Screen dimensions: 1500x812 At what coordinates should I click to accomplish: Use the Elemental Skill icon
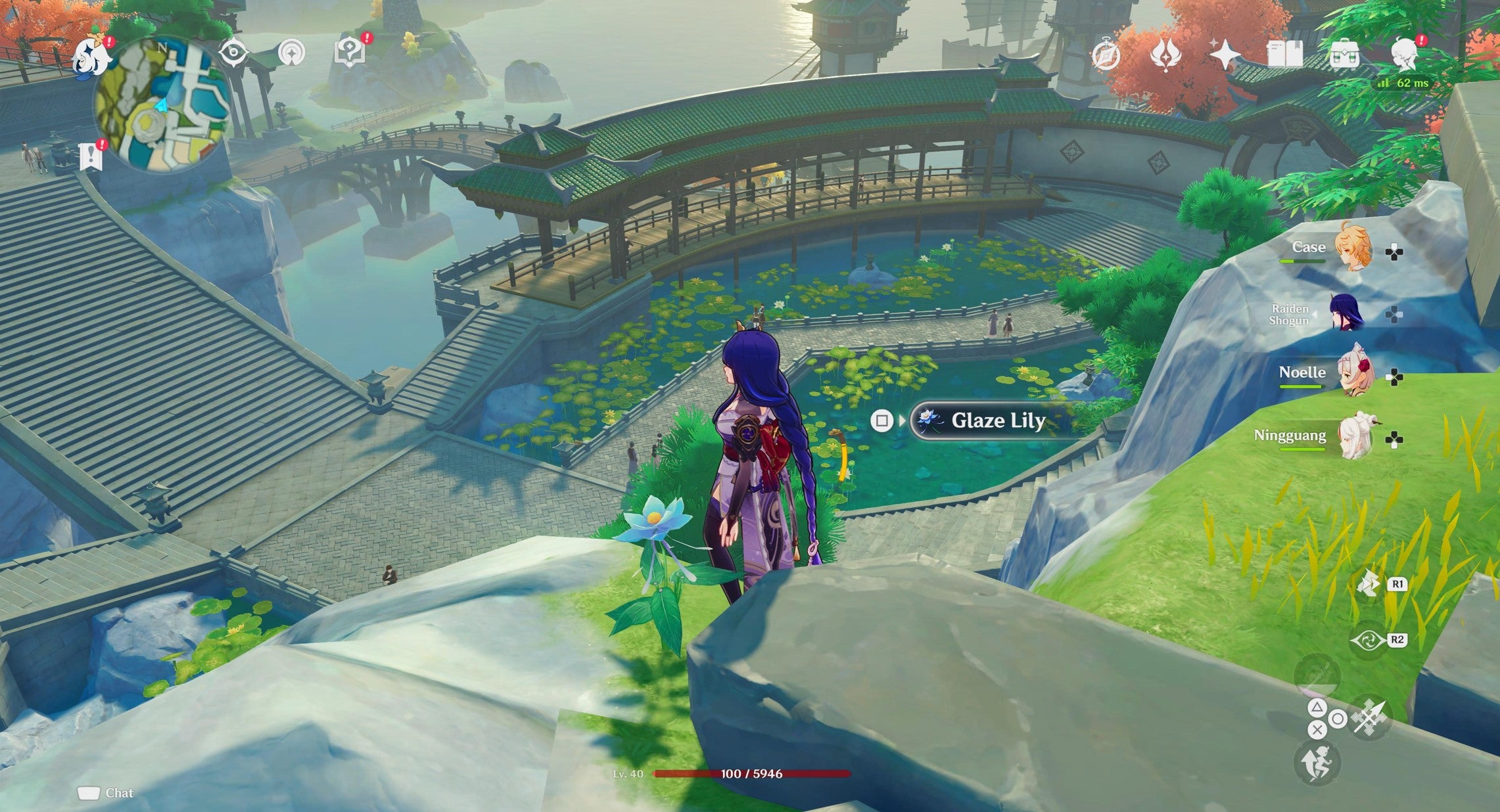[1369, 585]
